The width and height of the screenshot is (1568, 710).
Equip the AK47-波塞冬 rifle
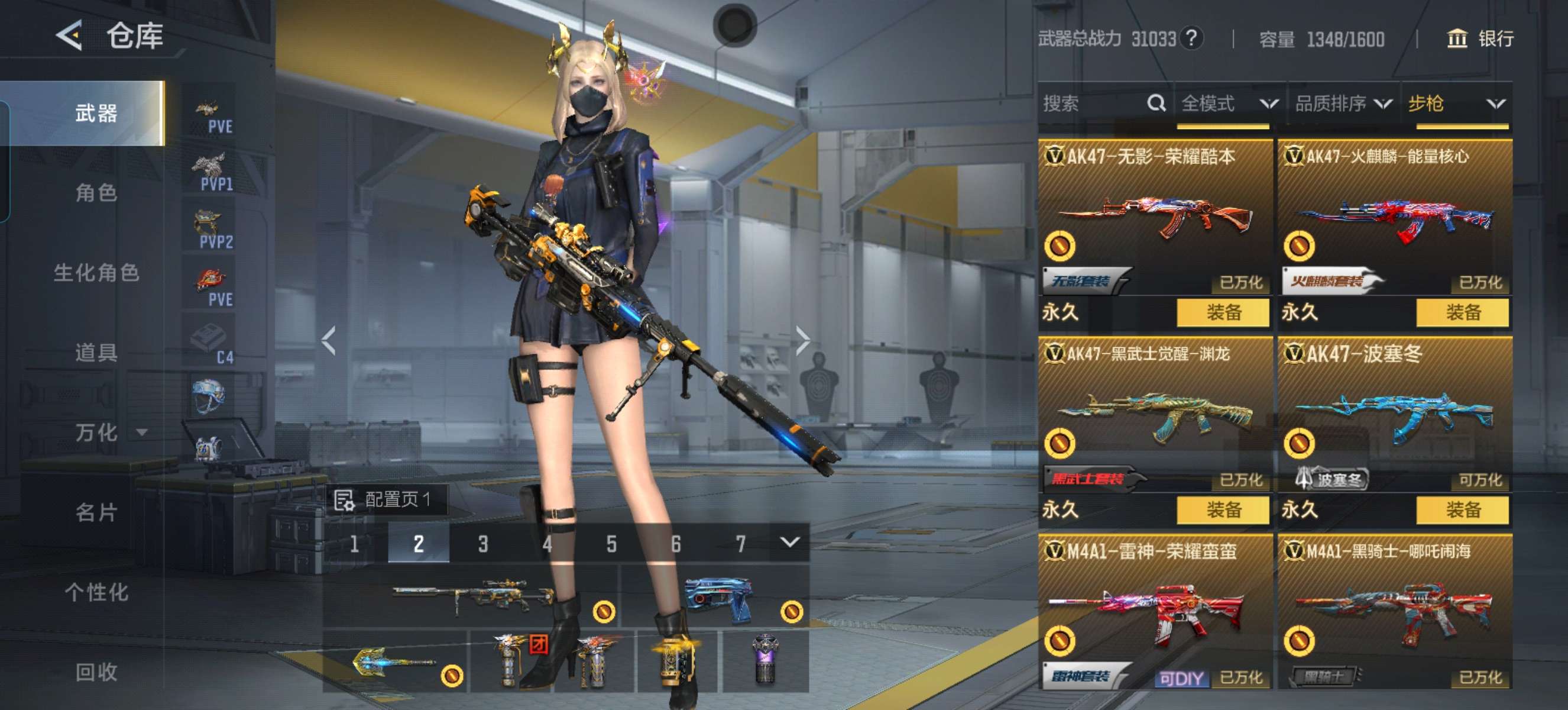1462,510
